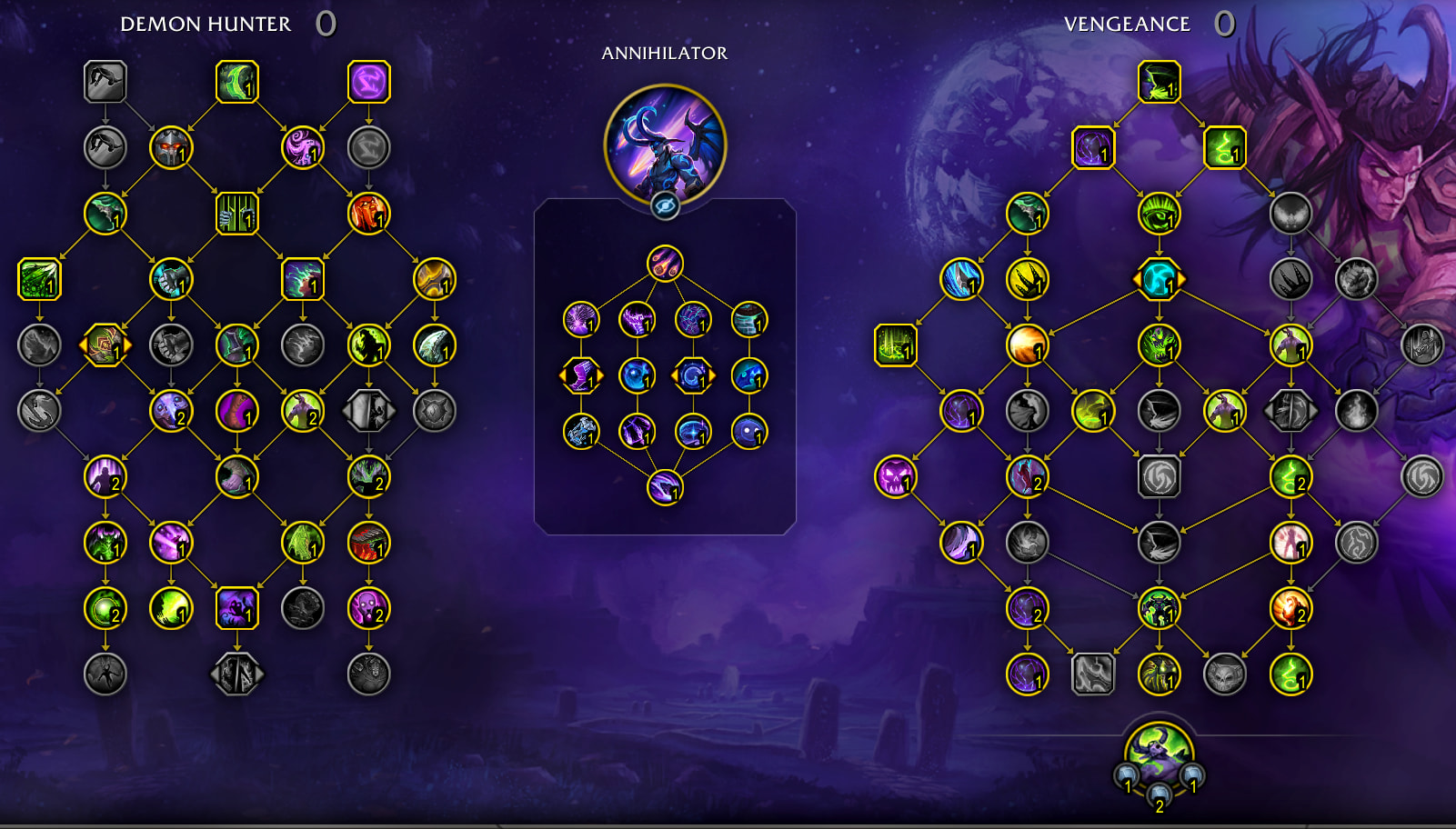Click the orange screaming face talent

click(368, 214)
